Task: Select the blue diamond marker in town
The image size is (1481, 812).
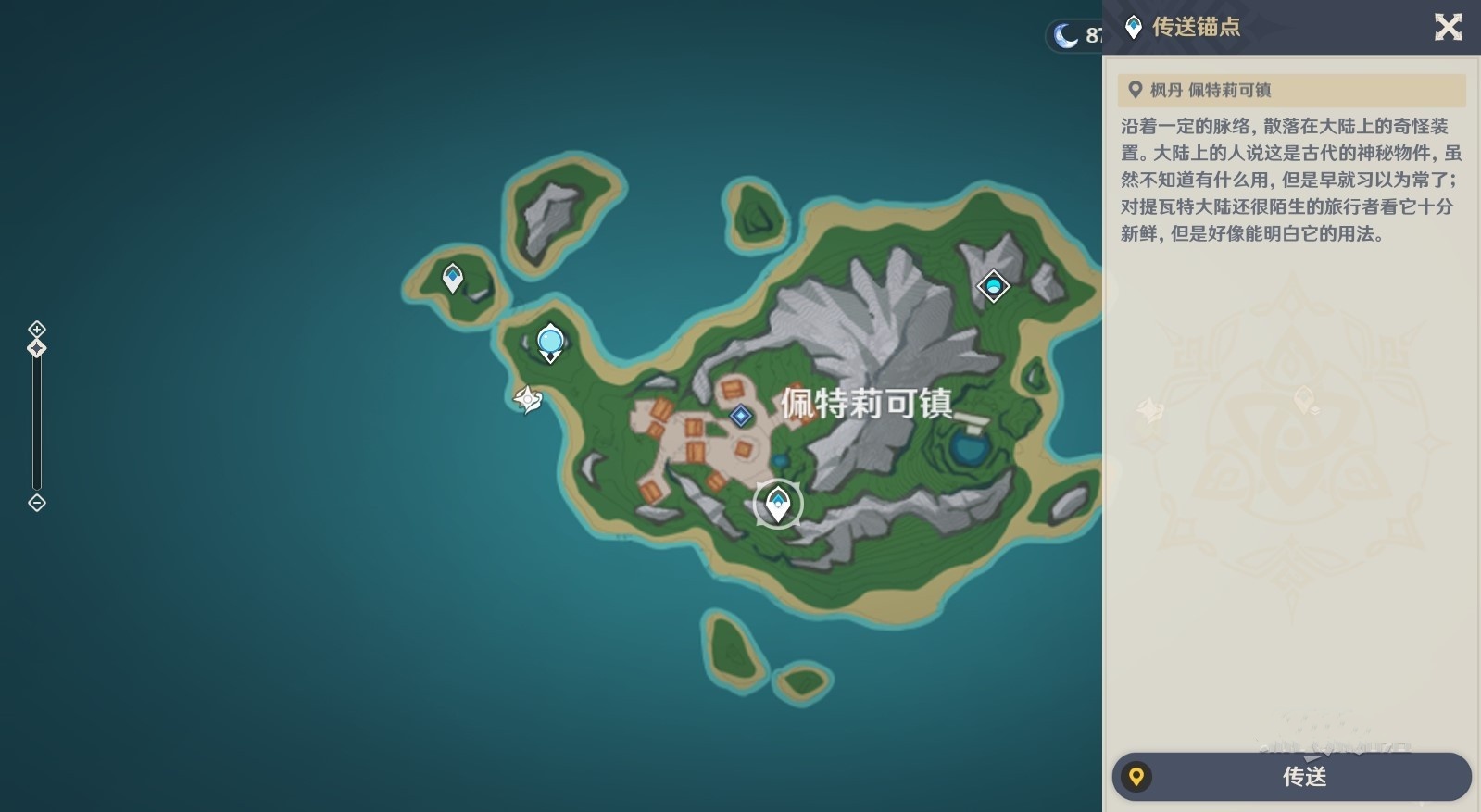Action: [x=740, y=416]
